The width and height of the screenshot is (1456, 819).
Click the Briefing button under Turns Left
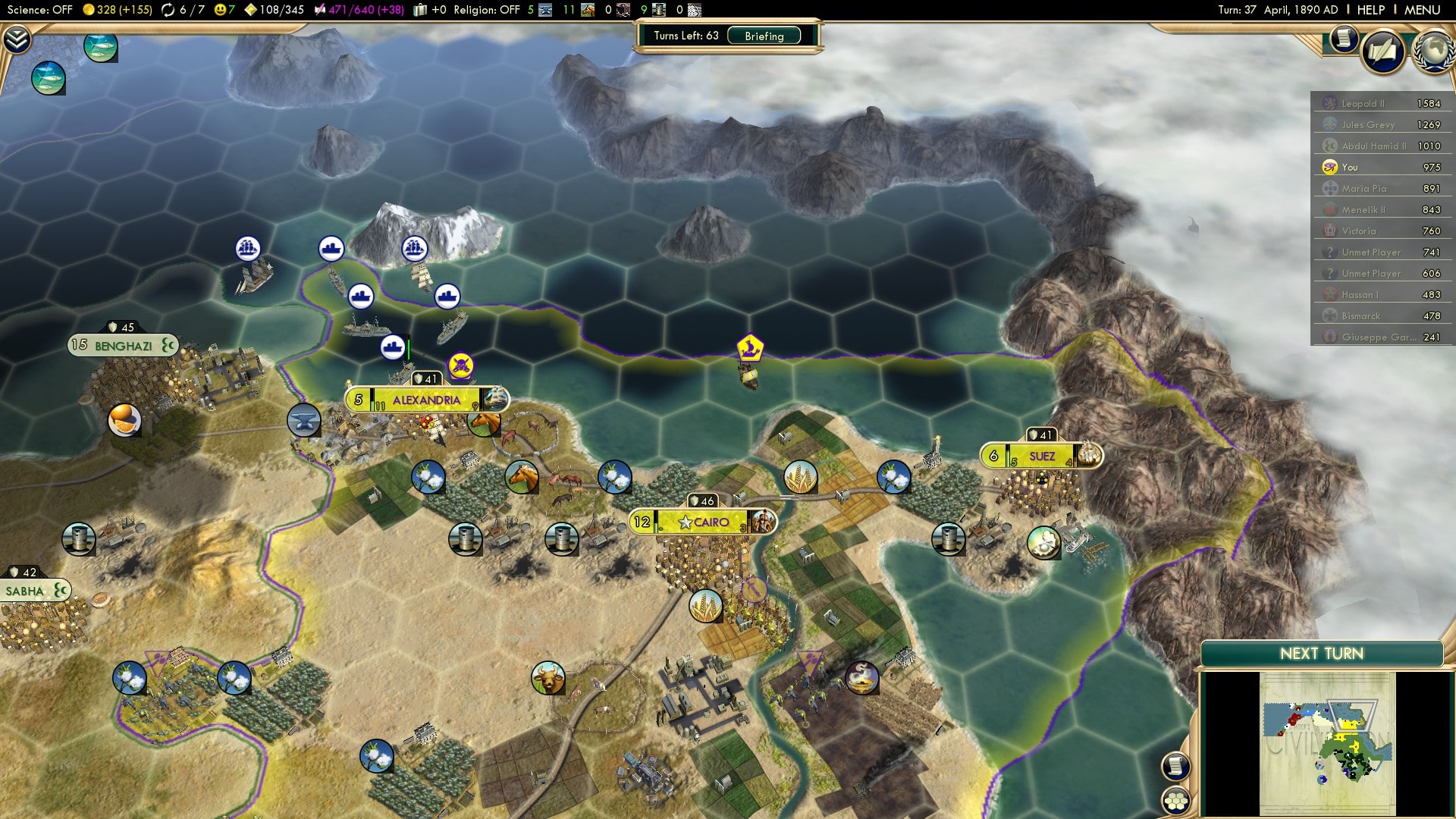pyautogui.click(x=762, y=36)
